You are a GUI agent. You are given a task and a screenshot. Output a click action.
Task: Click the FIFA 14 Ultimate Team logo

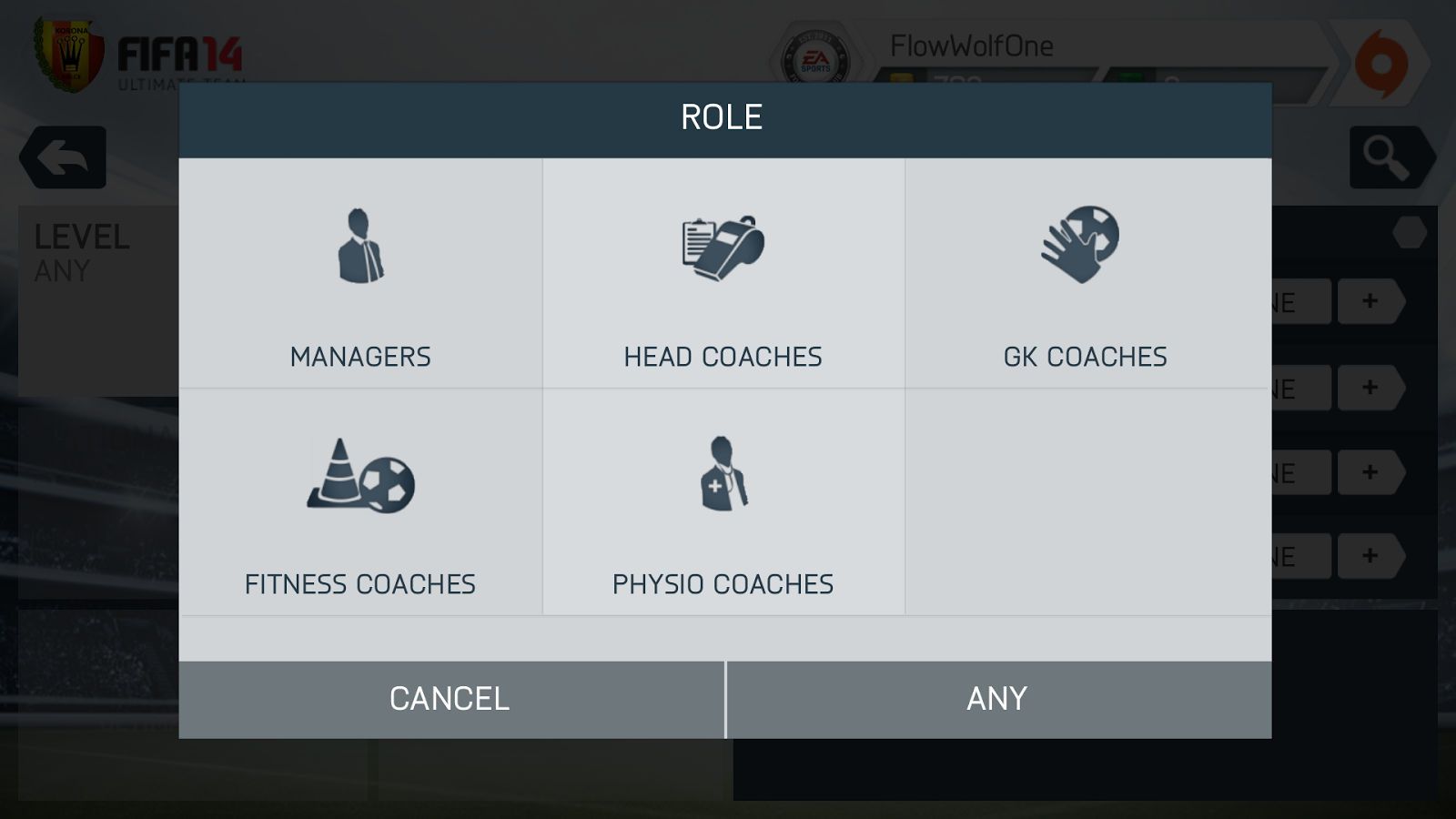click(x=177, y=55)
